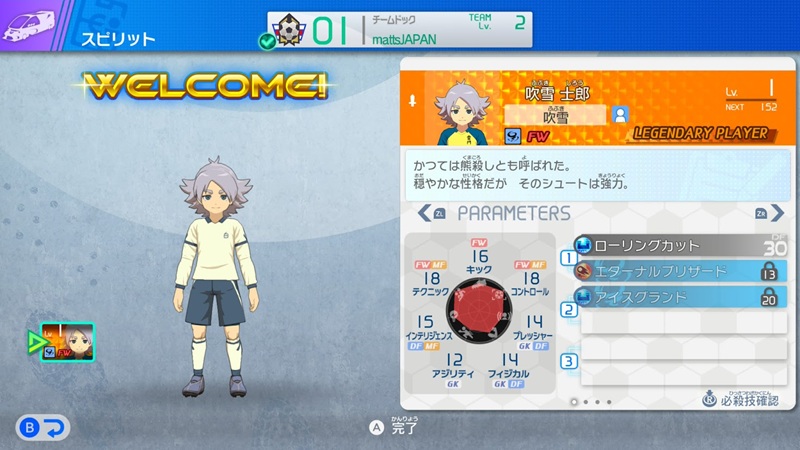Open the チームドック mattsJAPAN team panel
The height and width of the screenshot is (450, 800).
pyautogui.click(x=400, y=29)
